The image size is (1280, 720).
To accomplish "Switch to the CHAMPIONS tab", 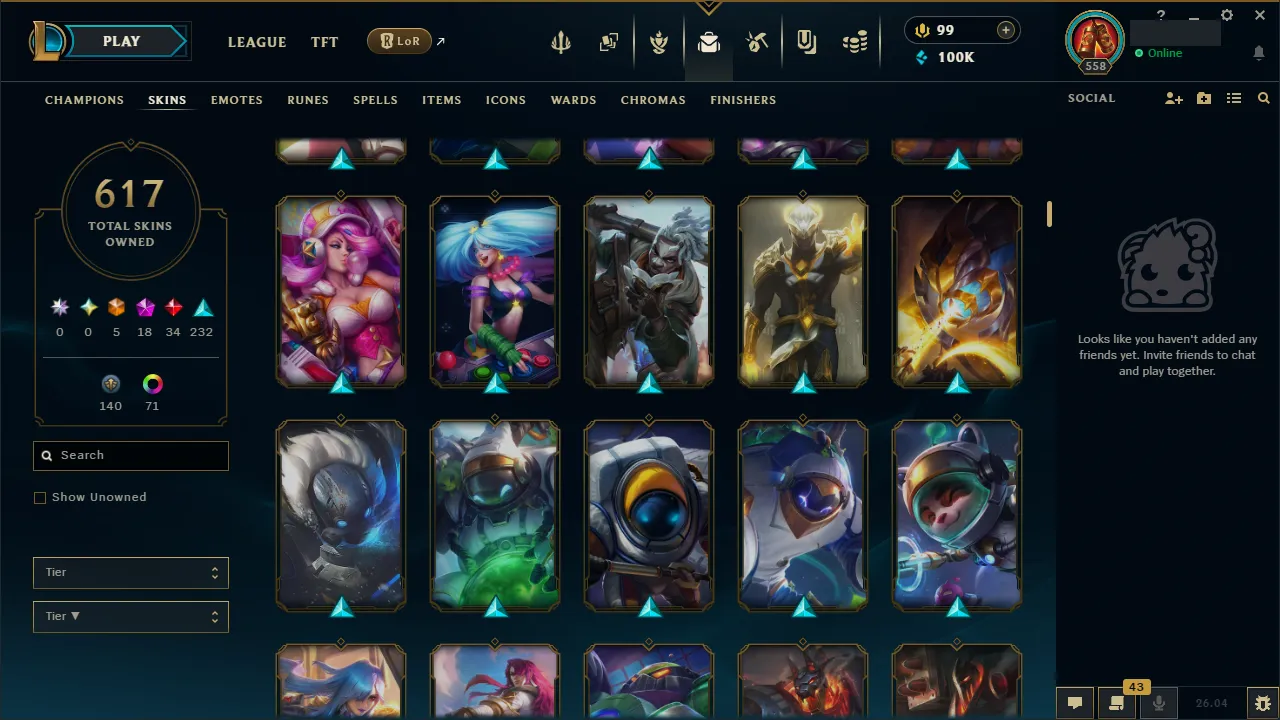I will click(x=84, y=100).
